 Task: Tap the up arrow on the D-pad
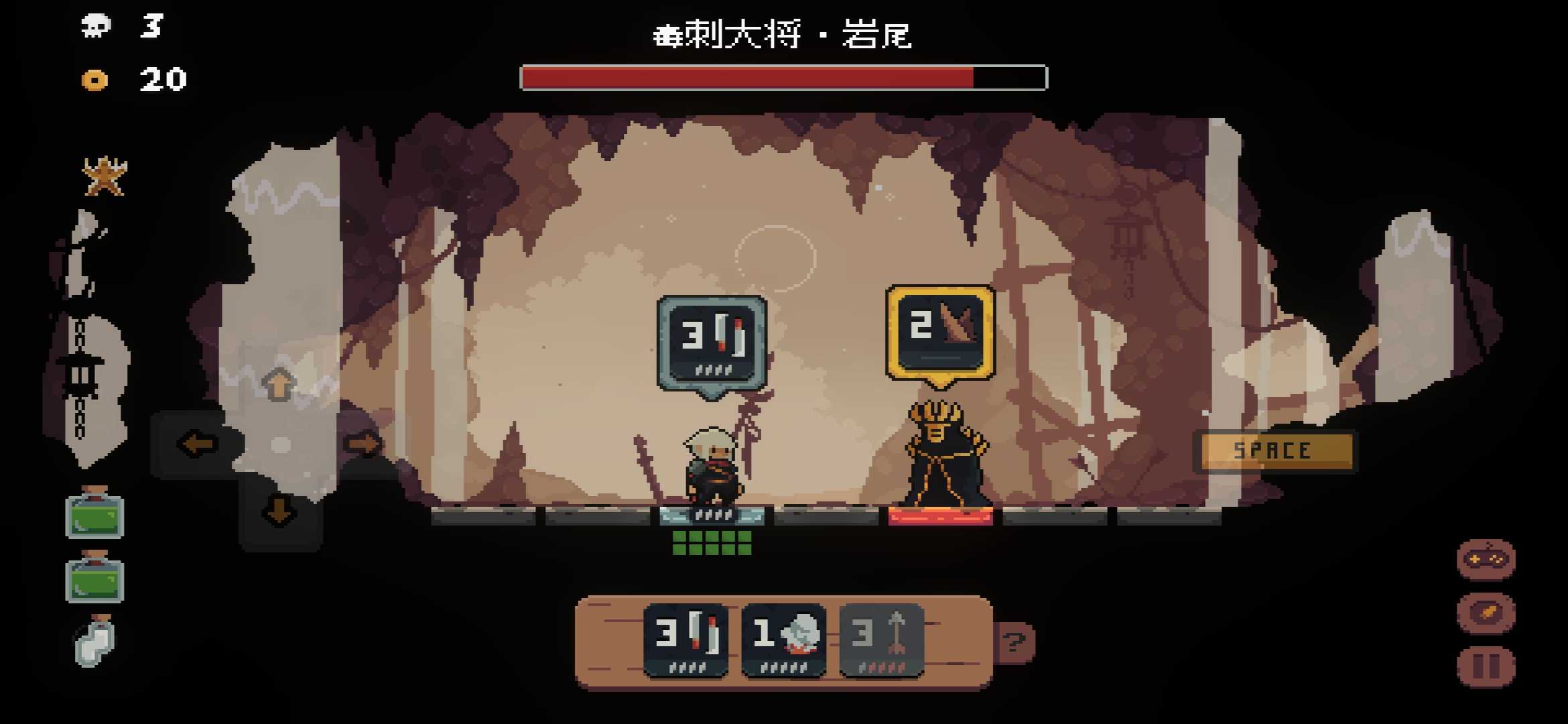tap(279, 384)
